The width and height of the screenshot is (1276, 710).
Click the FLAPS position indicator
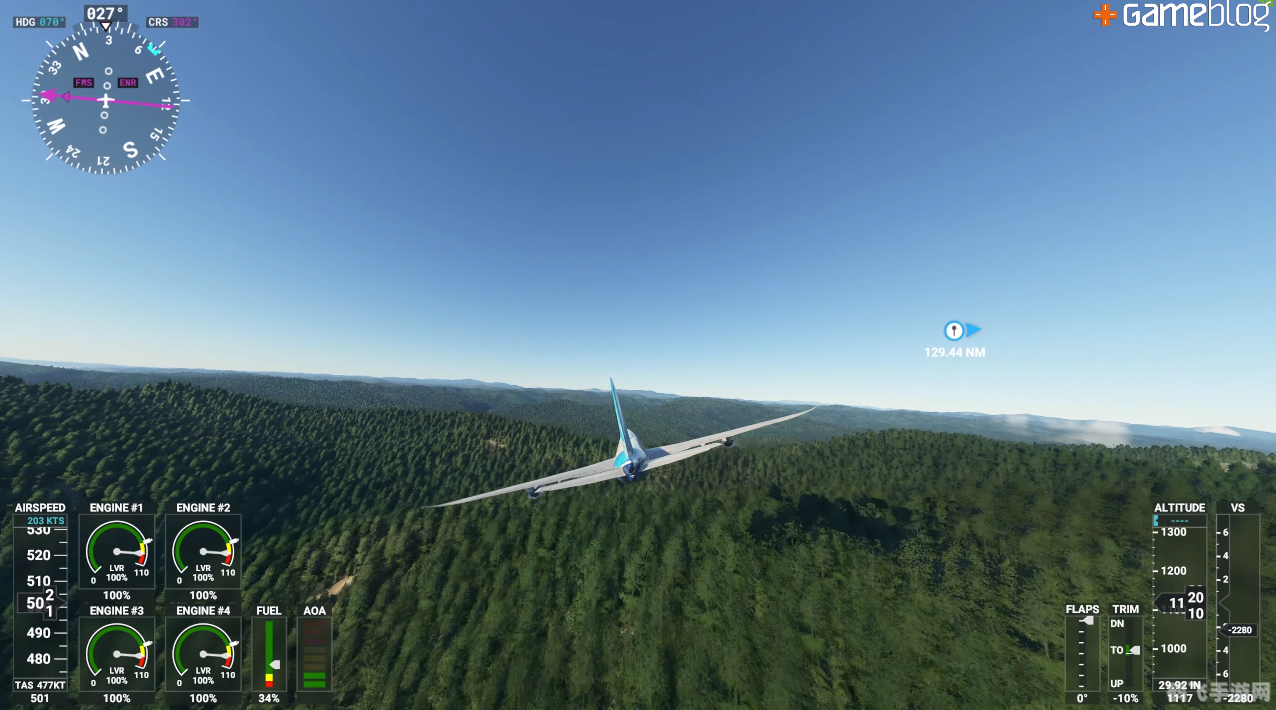pyautogui.click(x=1082, y=654)
